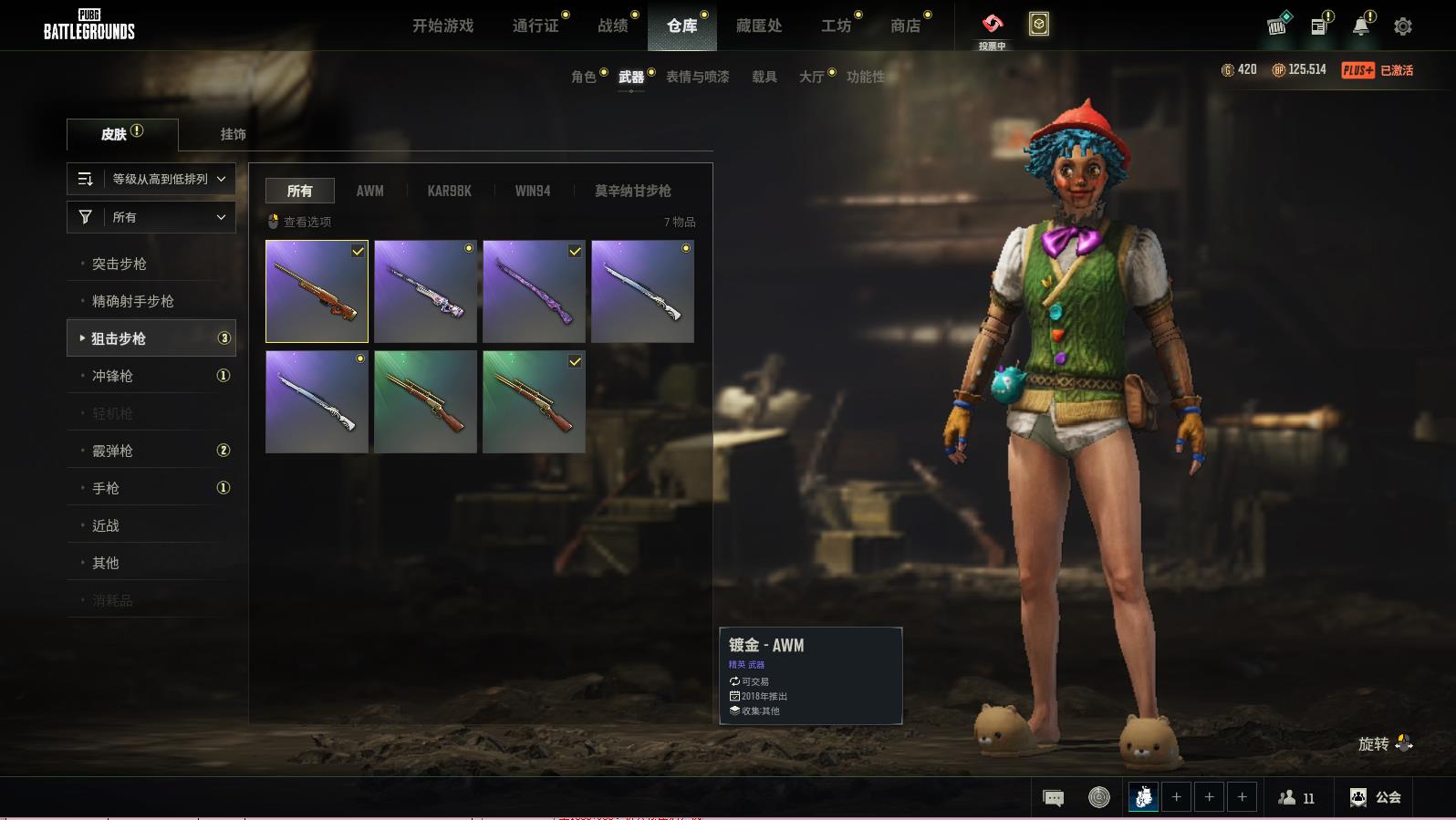
Task: Select the gold-plated AWM skin tile
Action: tap(317, 292)
